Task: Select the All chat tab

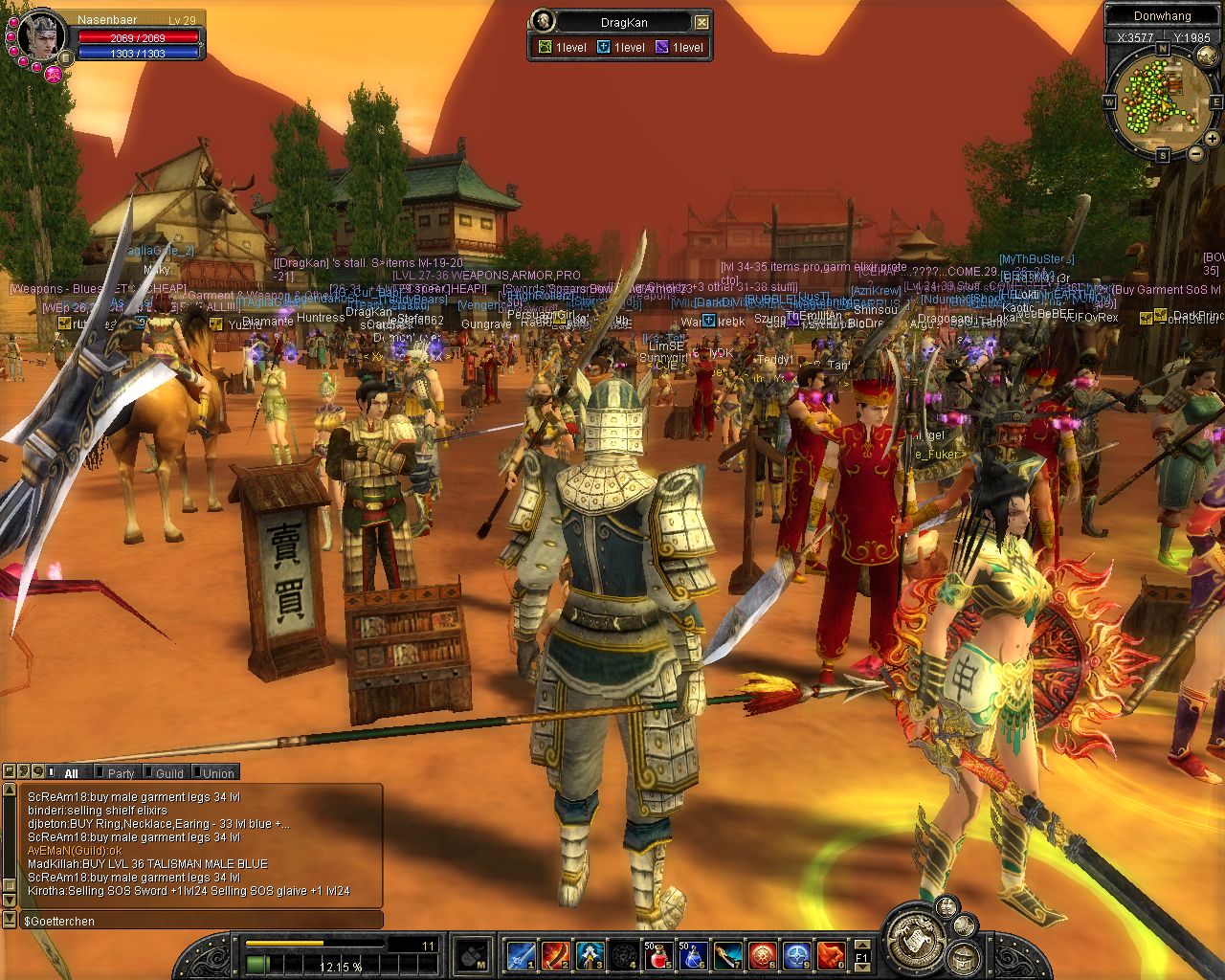Action: click(x=70, y=773)
